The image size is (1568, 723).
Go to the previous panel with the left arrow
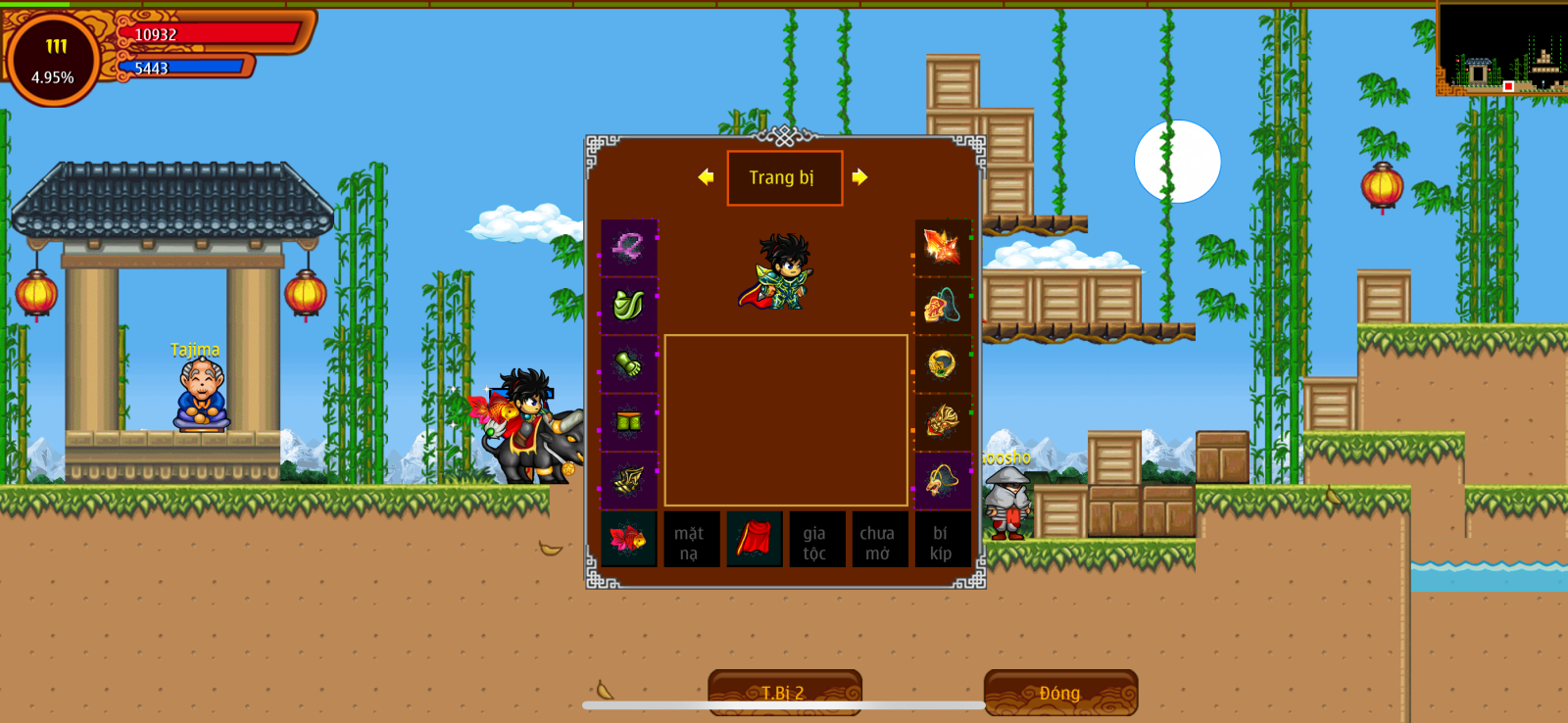(x=706, y=177)
